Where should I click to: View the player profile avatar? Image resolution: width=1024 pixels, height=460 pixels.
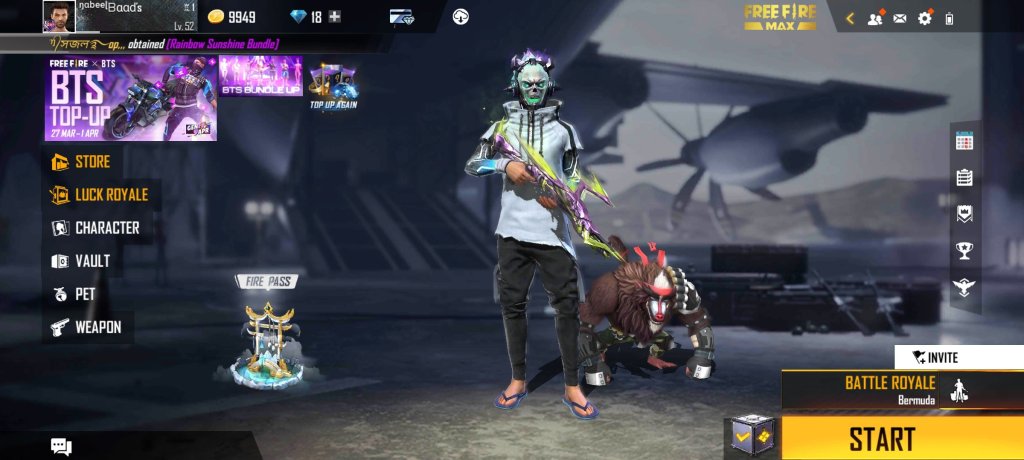[x=58, y=16]
